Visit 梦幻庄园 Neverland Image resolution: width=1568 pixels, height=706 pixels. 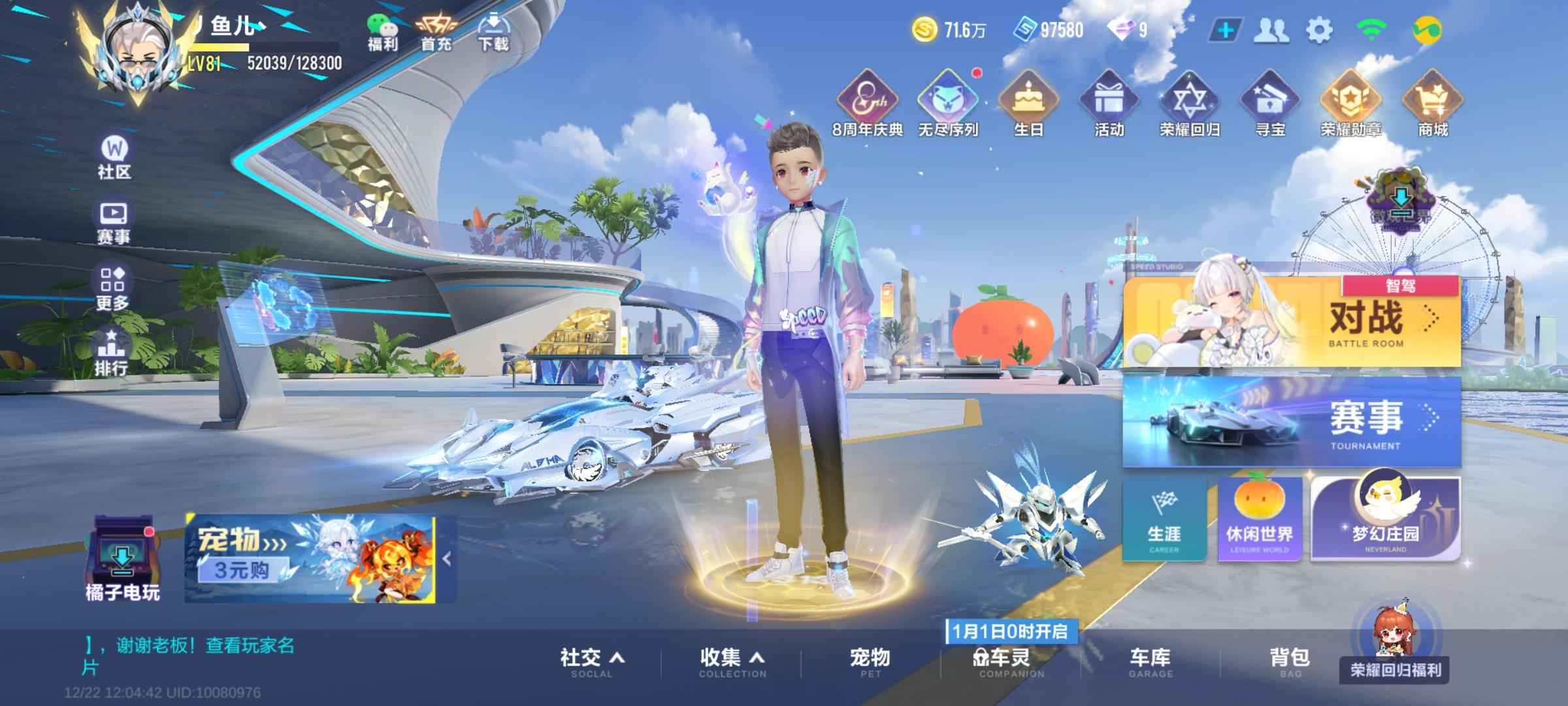[1384, 518]
